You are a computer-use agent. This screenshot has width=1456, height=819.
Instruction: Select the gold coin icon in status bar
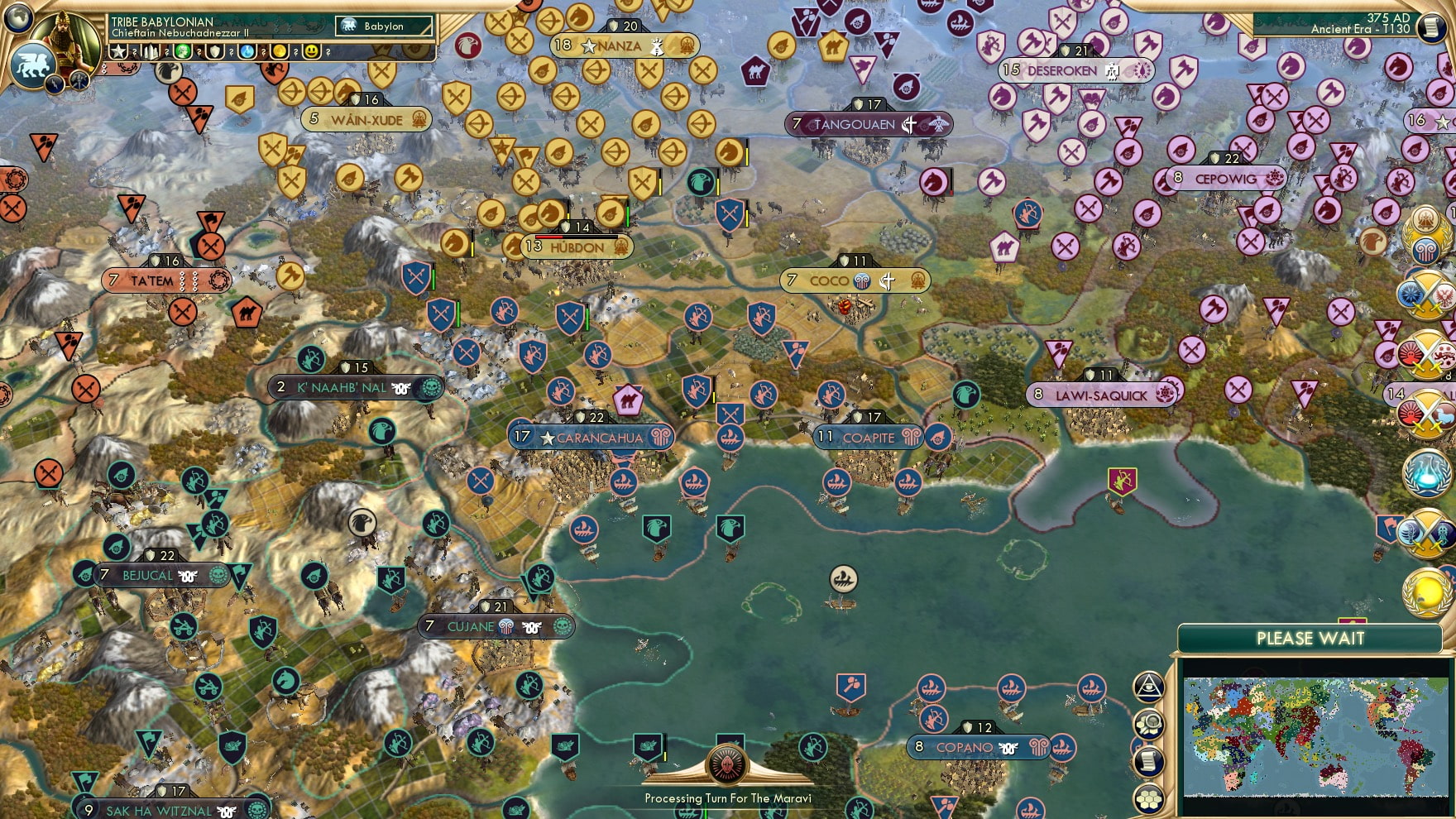[279, 51]
